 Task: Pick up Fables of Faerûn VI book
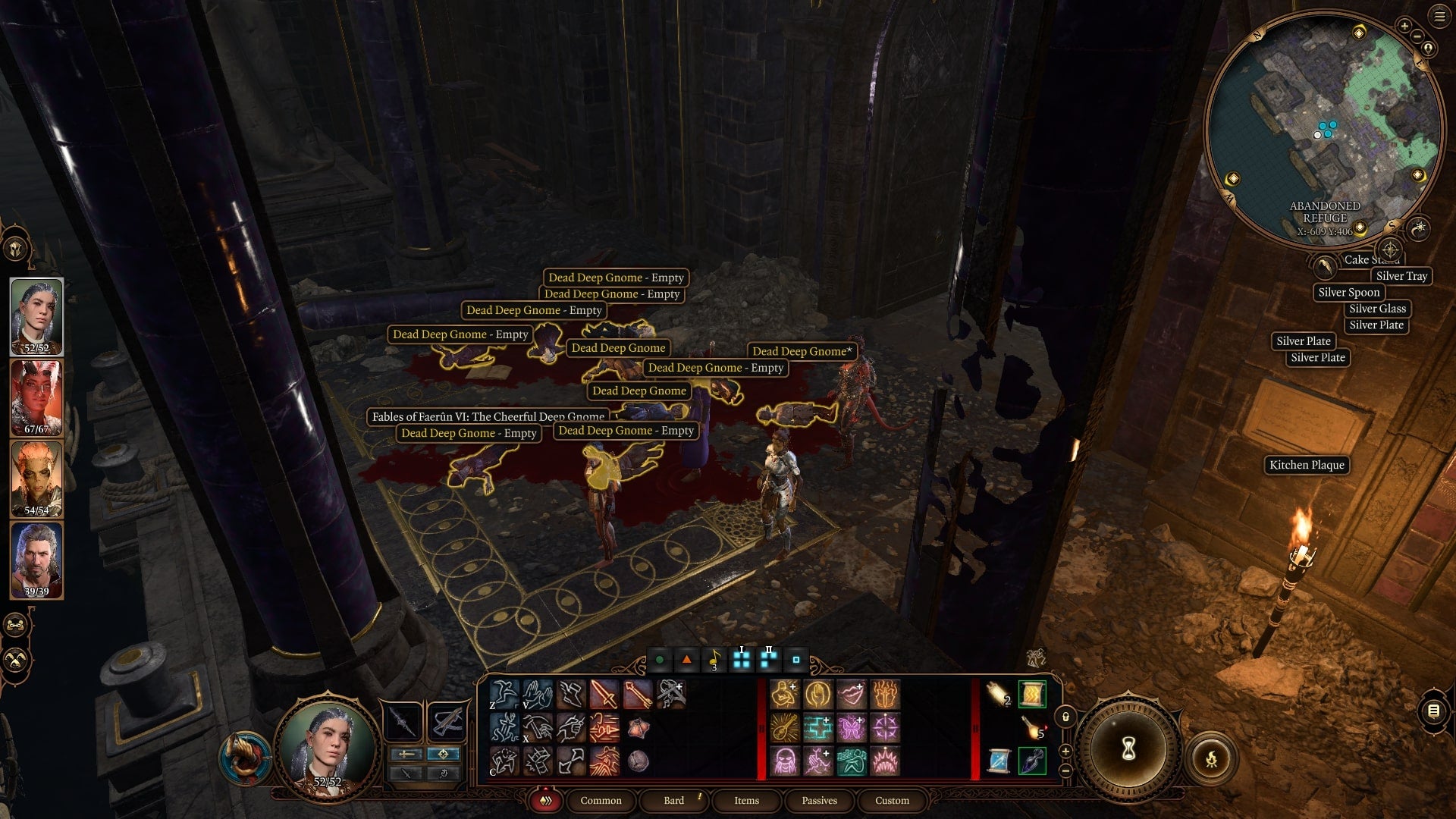point(487,416)
